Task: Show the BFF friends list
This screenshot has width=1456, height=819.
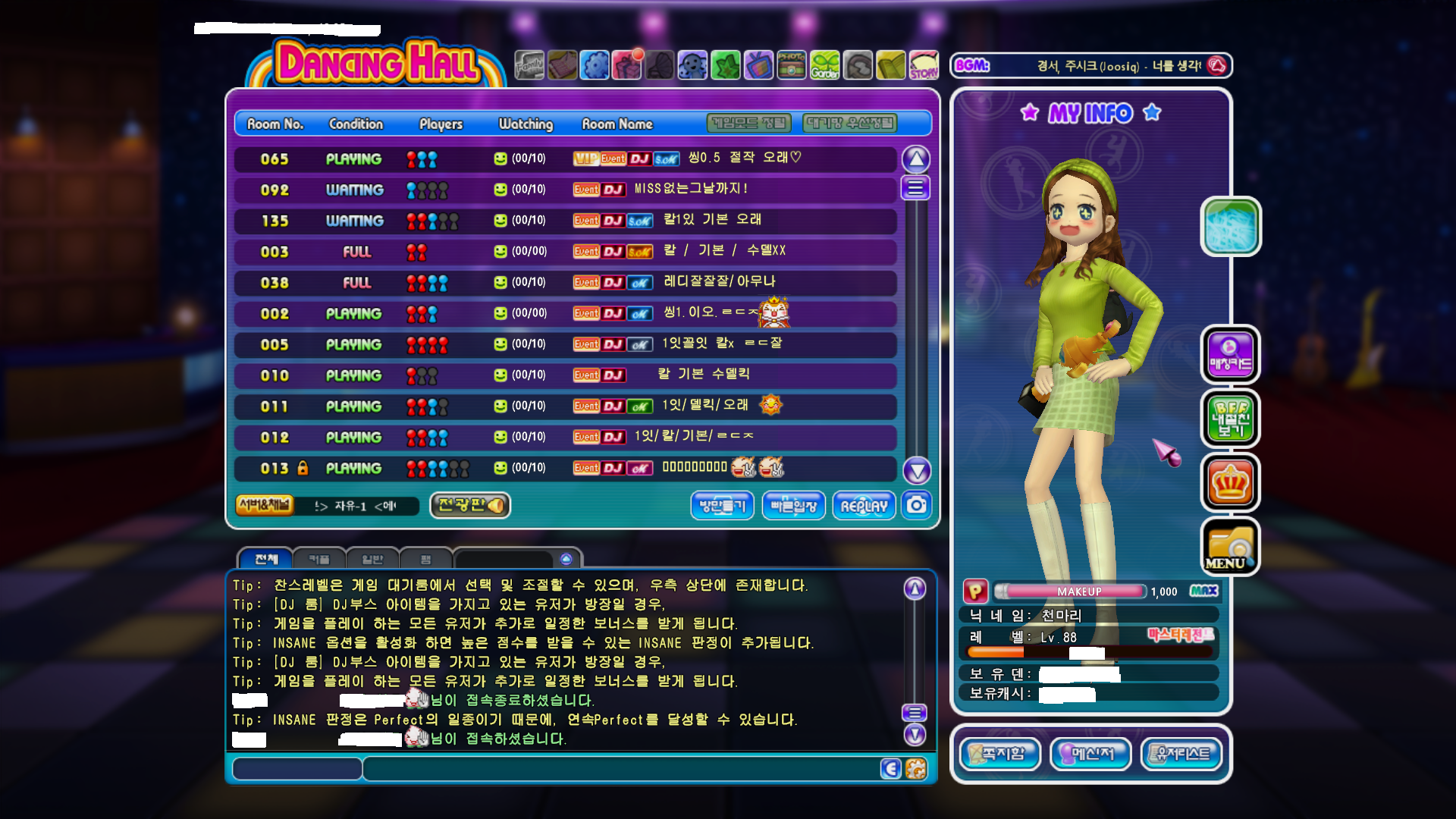Action: point(1230,419)
